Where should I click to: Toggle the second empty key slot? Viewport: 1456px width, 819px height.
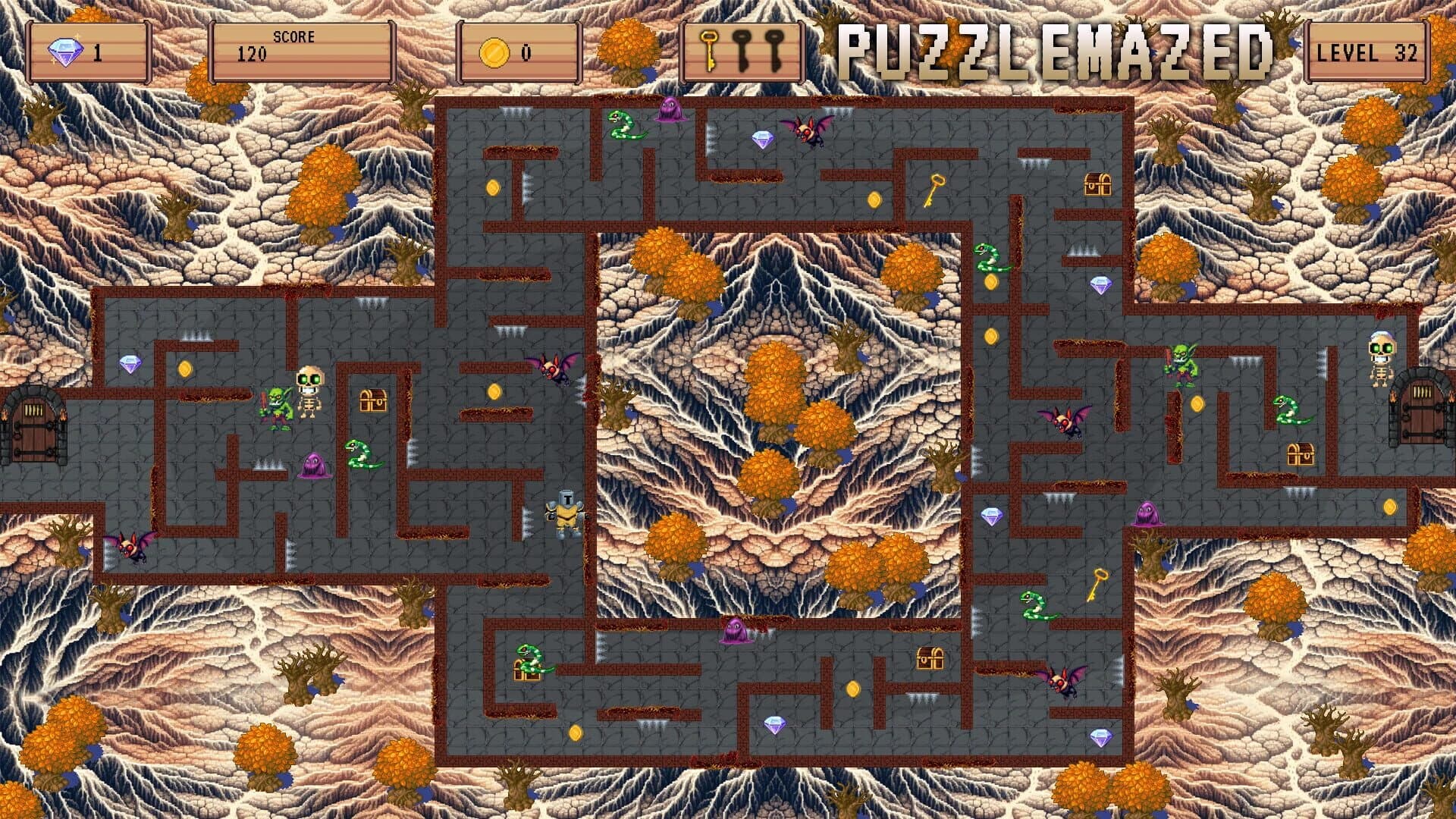point(775,52)
